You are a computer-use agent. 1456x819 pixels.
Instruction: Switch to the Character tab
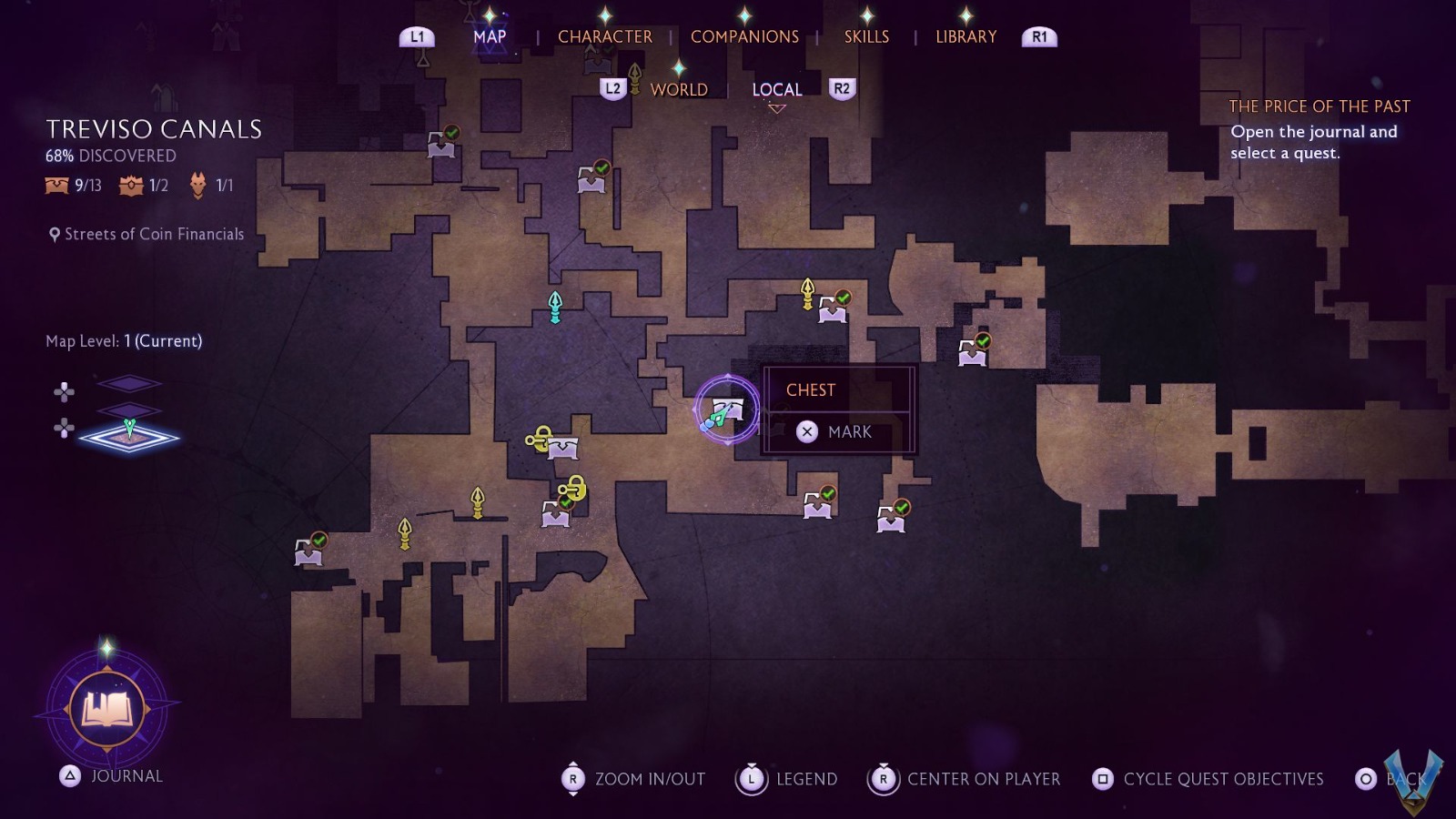[x=604, y=36]
